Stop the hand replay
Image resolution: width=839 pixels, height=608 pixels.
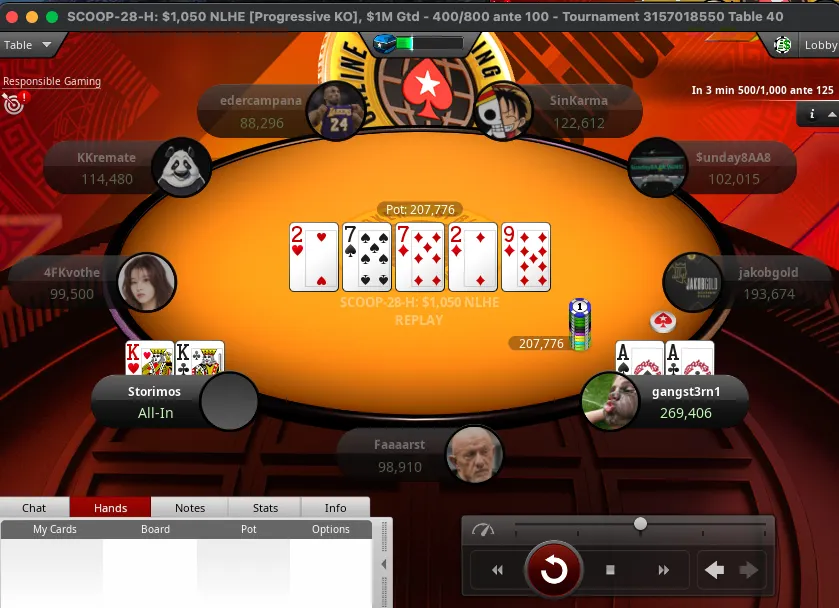point(610,570)
